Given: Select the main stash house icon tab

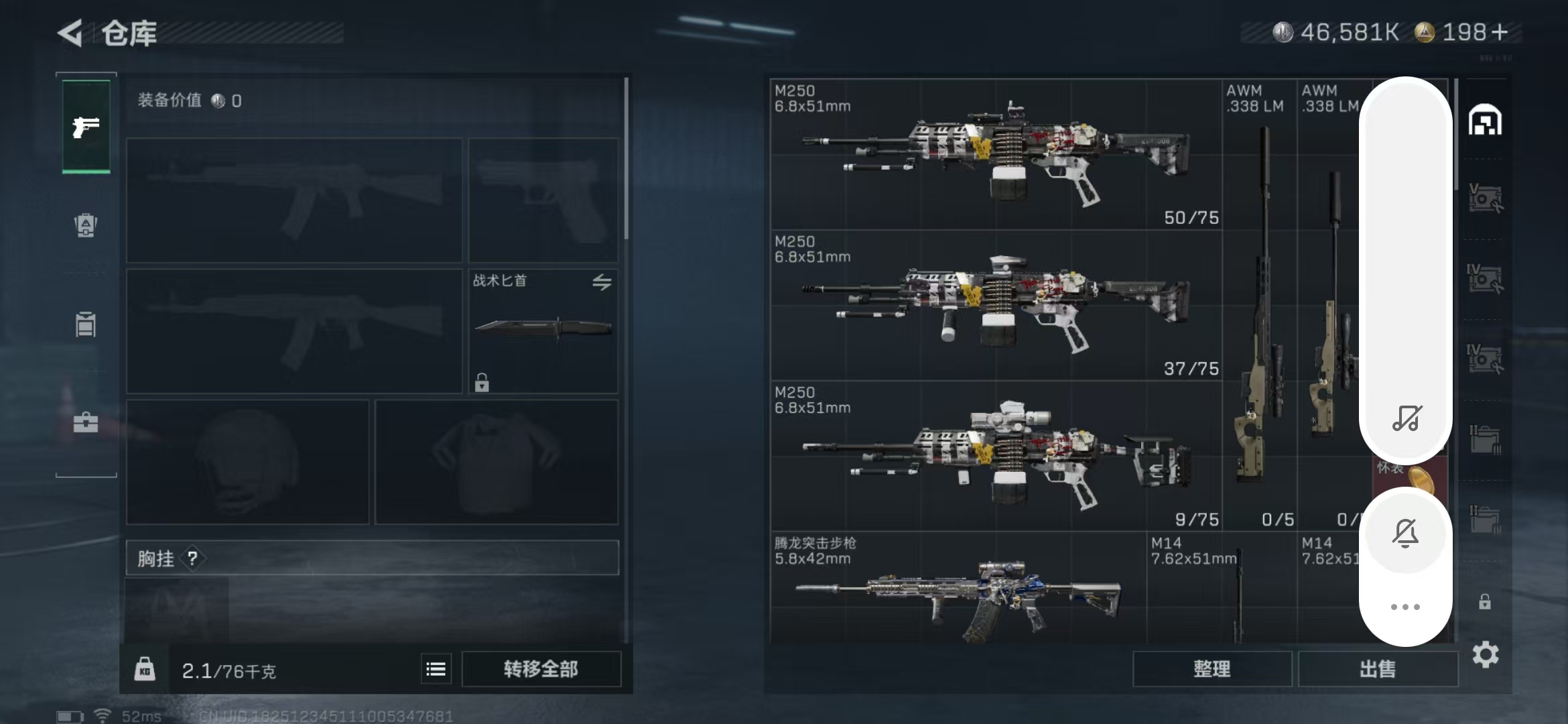Looking at the screenshot, I should (x=1485, y=121).
